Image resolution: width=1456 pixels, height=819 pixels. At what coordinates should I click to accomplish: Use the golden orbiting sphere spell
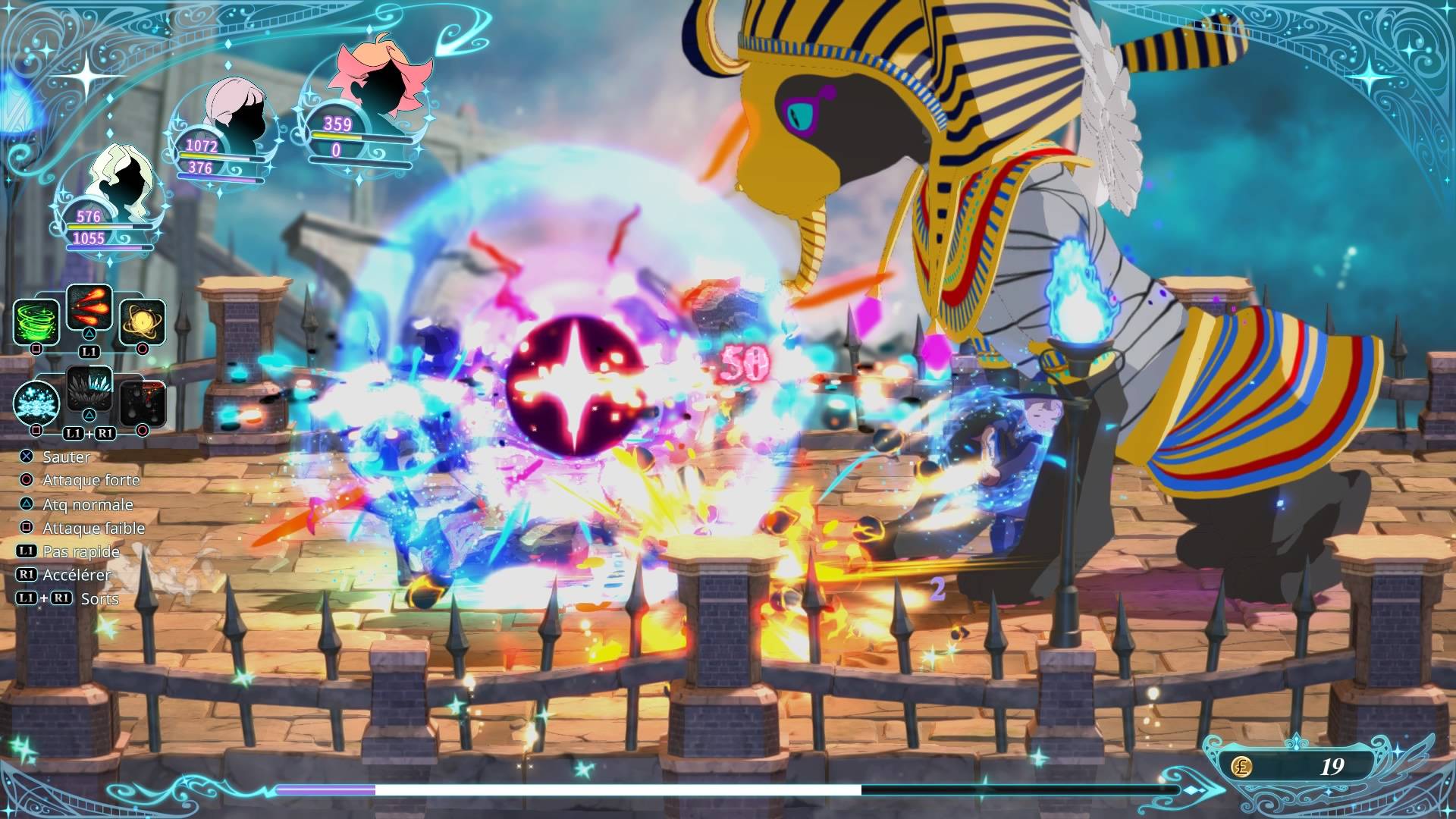coord(143,322)
